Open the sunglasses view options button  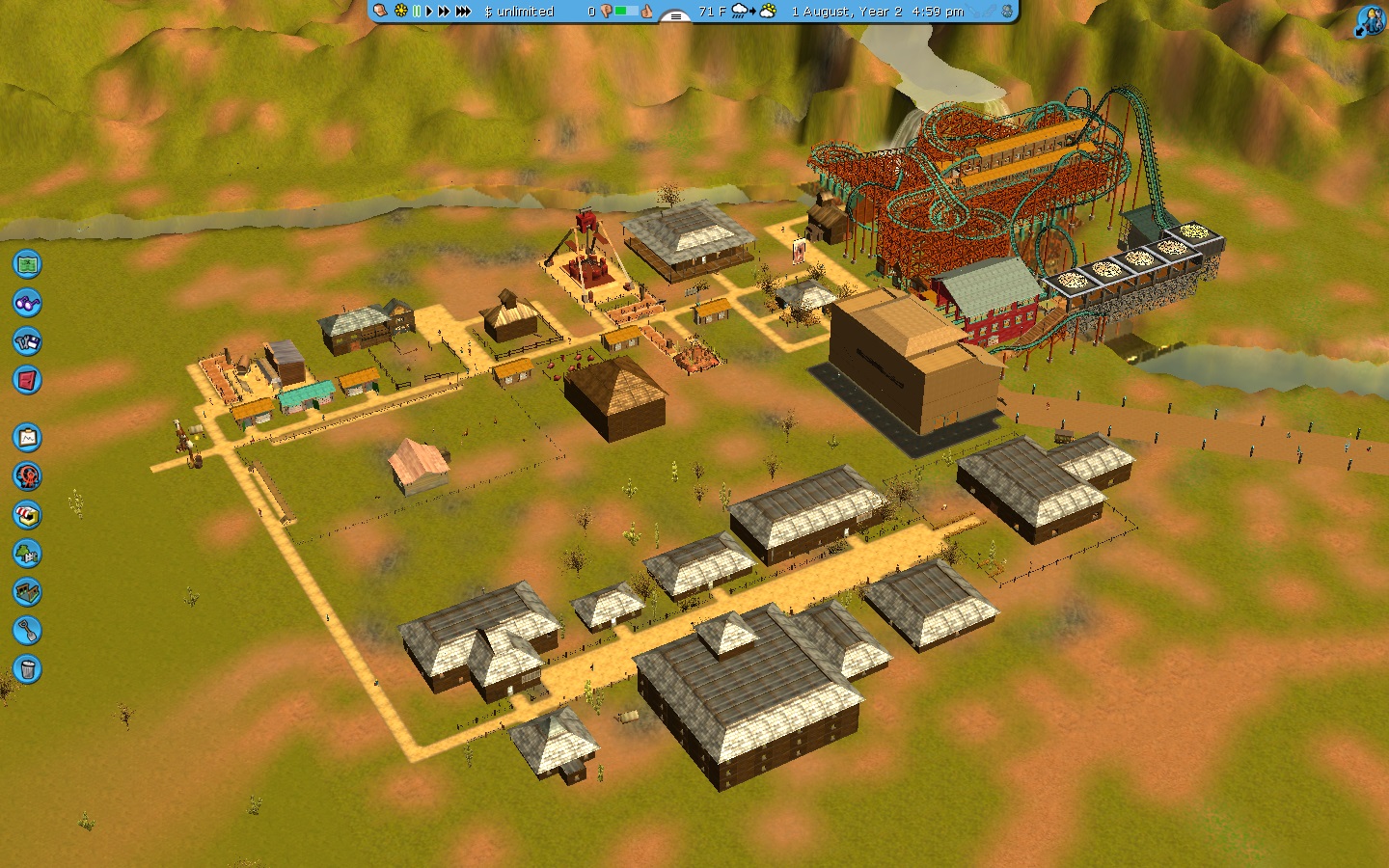[27, 303]
